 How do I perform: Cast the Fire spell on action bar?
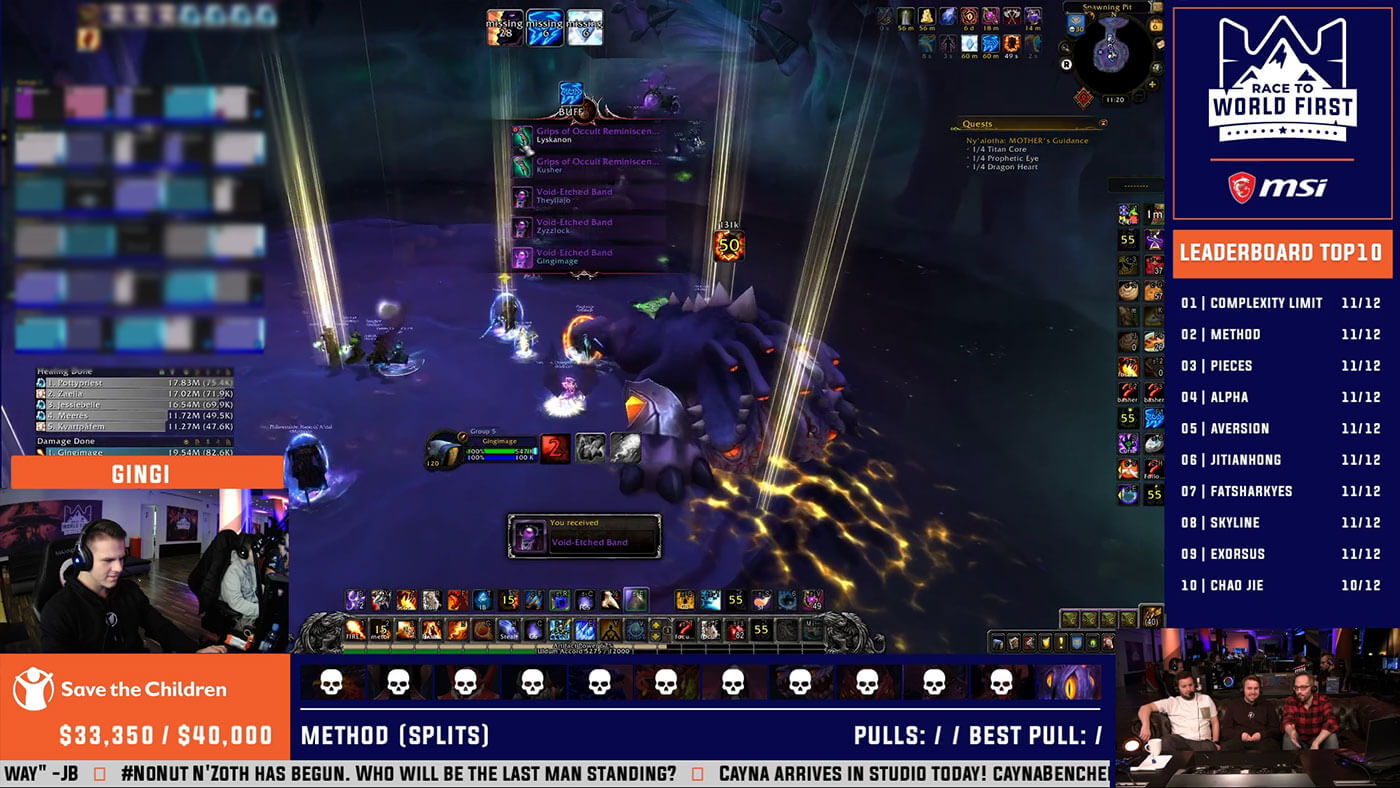tap(353, 630)
